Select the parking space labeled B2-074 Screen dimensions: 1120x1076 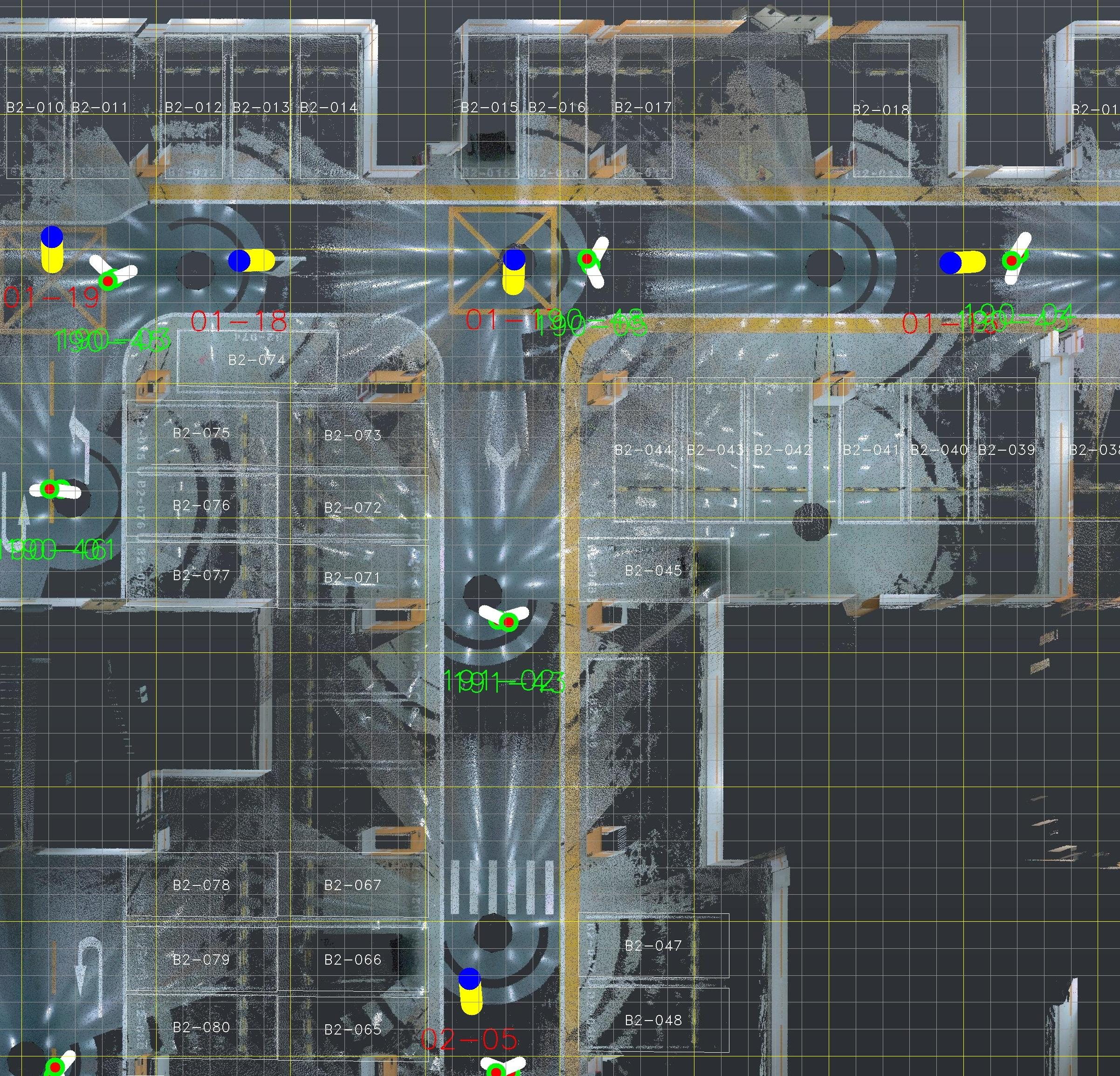click(x=256, y=360)
